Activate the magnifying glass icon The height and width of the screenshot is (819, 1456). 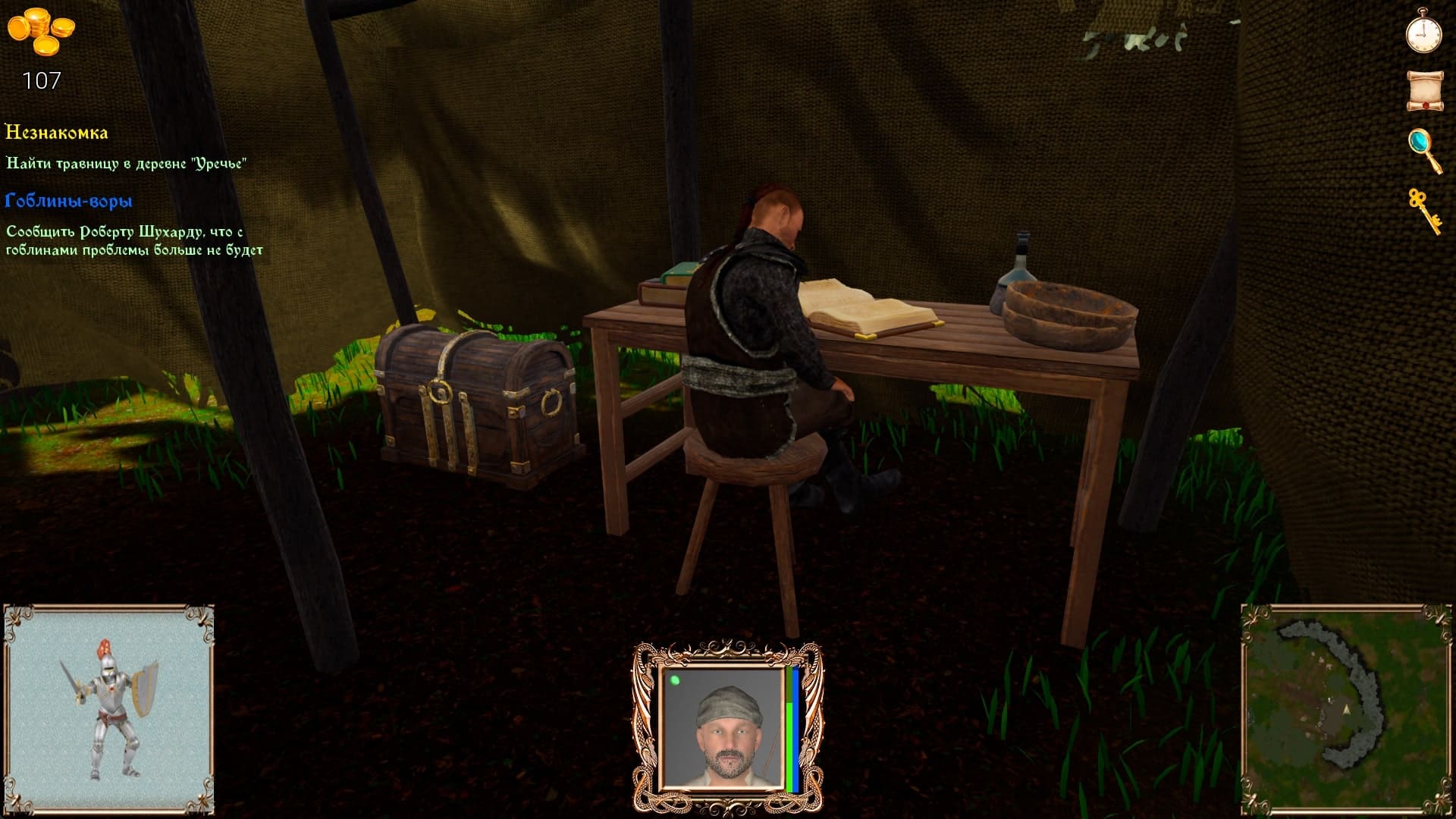click(1424, 149)
